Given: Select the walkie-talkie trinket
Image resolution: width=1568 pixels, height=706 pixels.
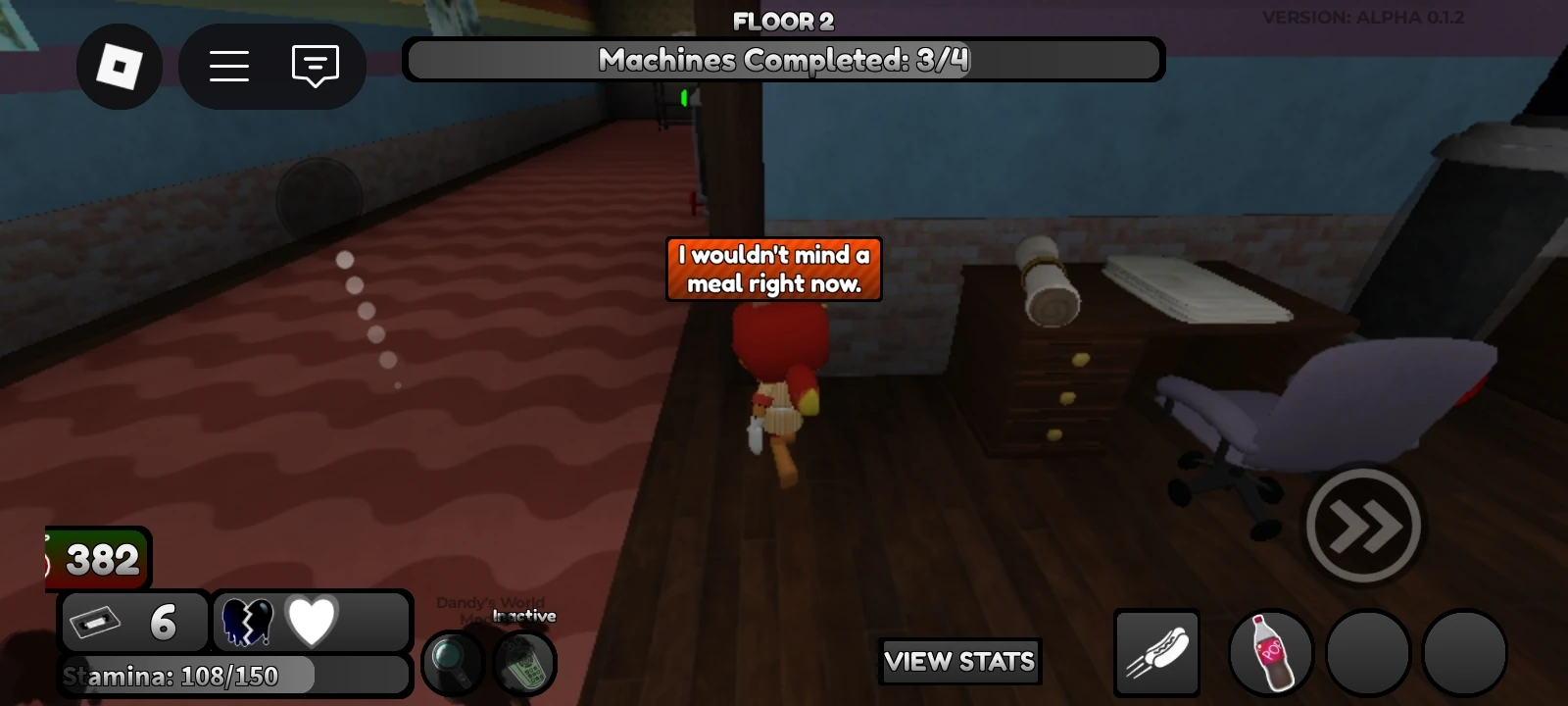Looking at the screenshot, I should point(522,664).
